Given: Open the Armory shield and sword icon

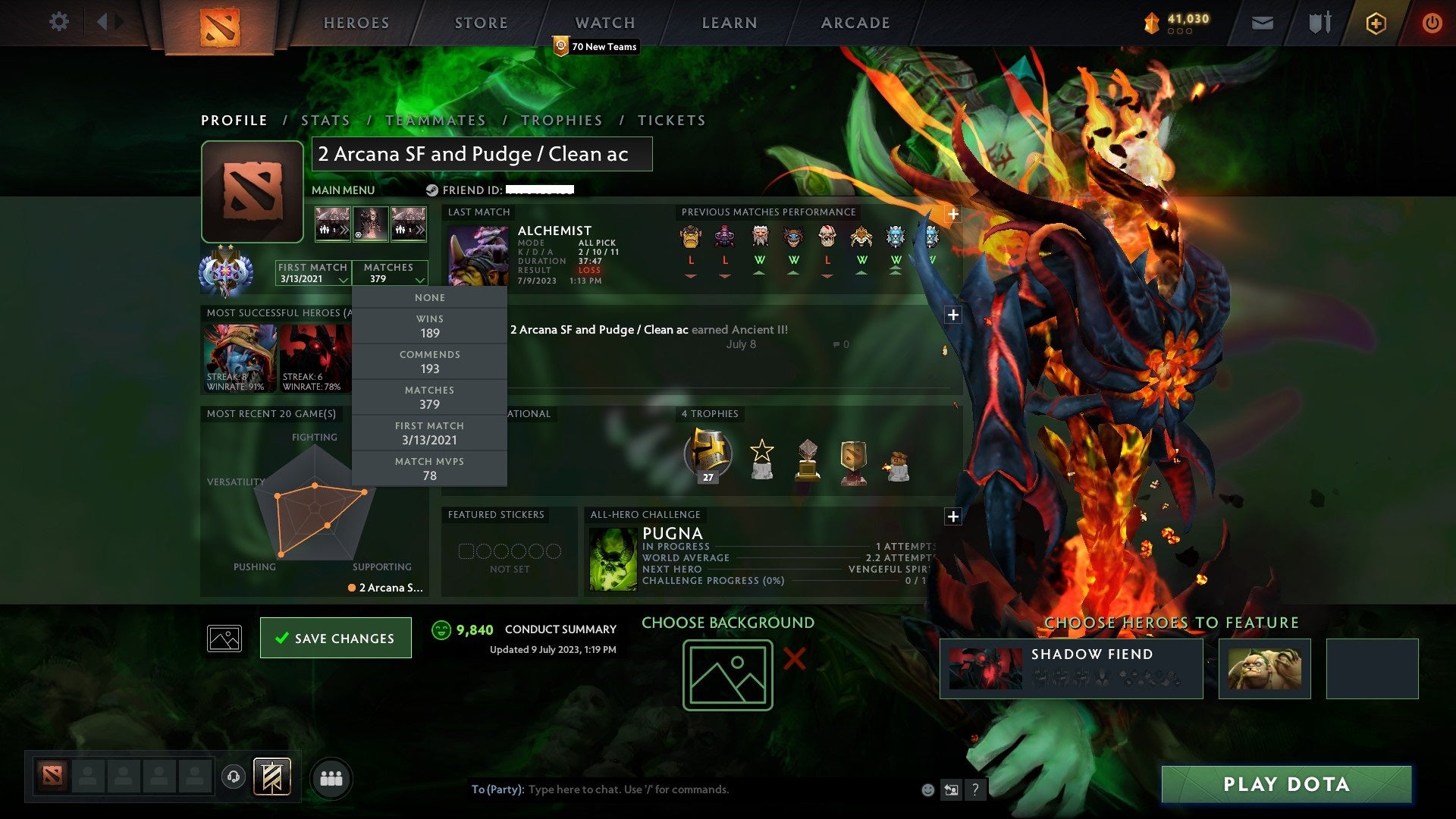Looking at the screenshot, I should 1319,23.
